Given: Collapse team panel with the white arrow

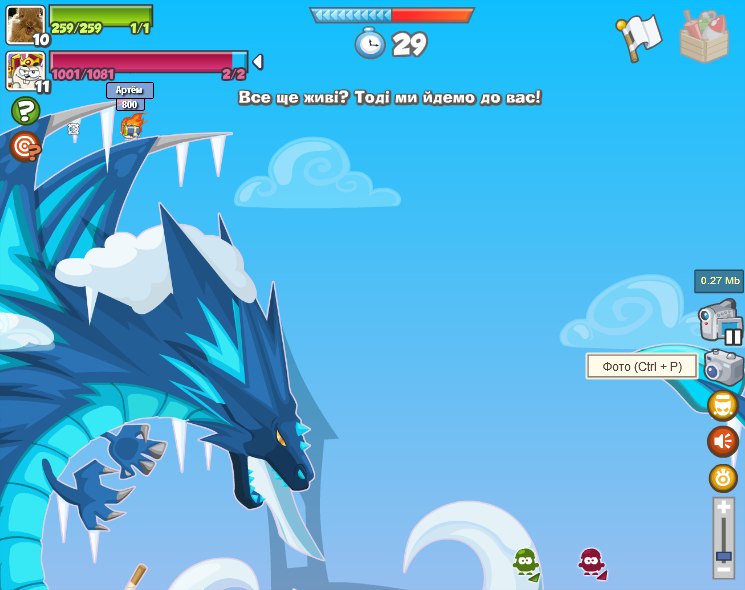Looking at the screenshot, I should 257,62.
